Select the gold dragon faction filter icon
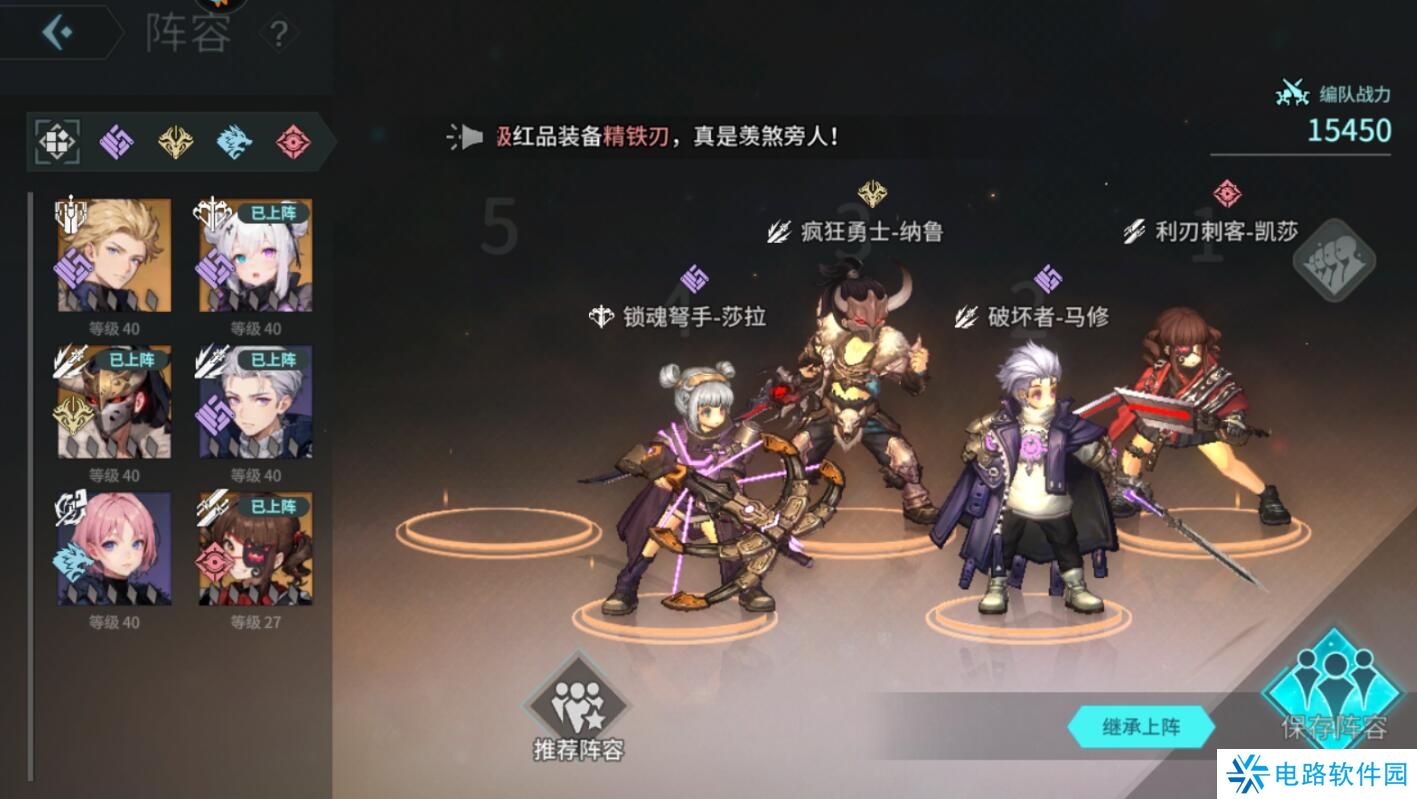Screen dimensions: 1417x799 [x=176, y=141]
